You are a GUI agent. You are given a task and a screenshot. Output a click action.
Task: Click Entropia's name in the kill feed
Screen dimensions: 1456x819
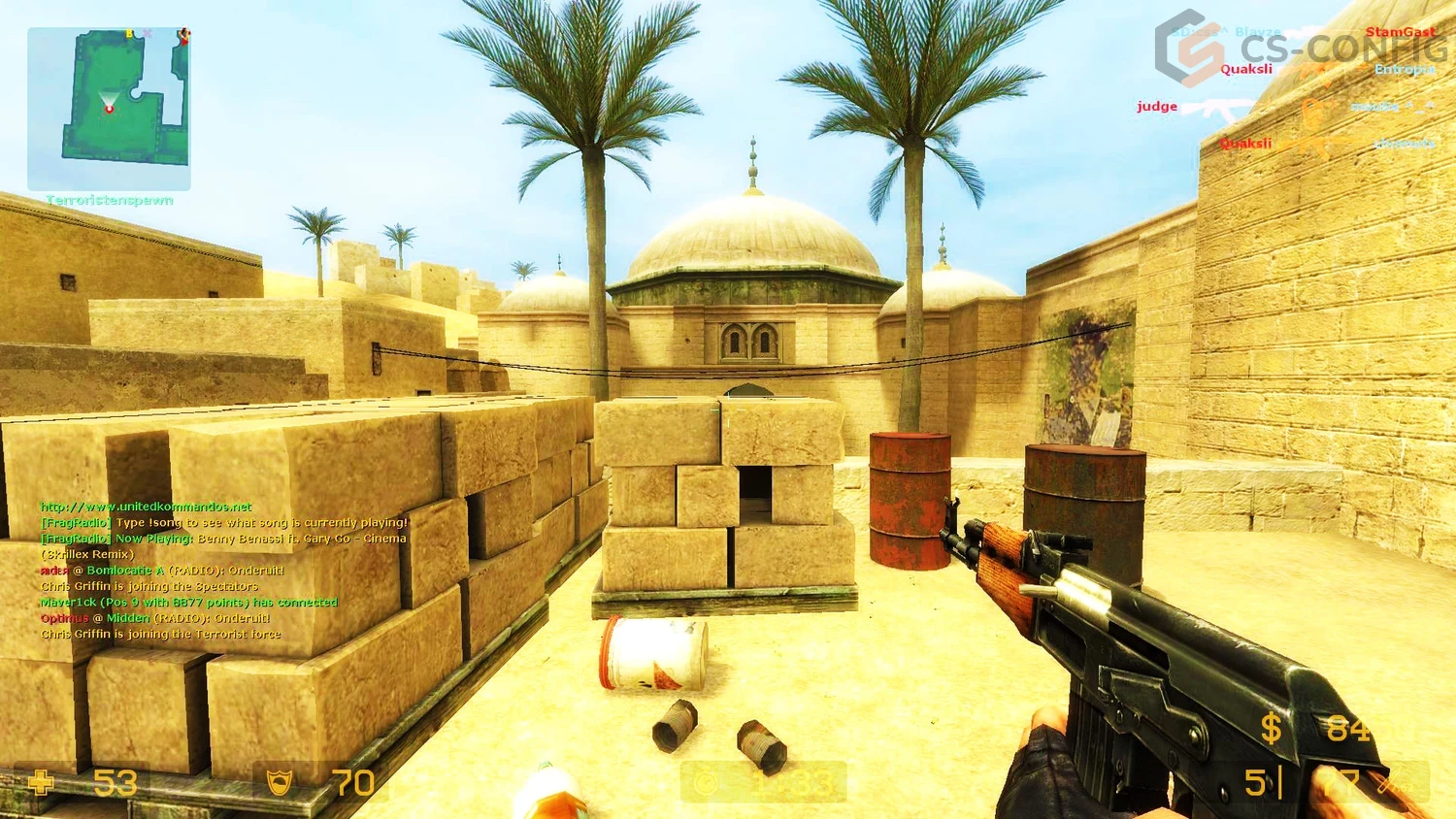tap(1406, 70)
